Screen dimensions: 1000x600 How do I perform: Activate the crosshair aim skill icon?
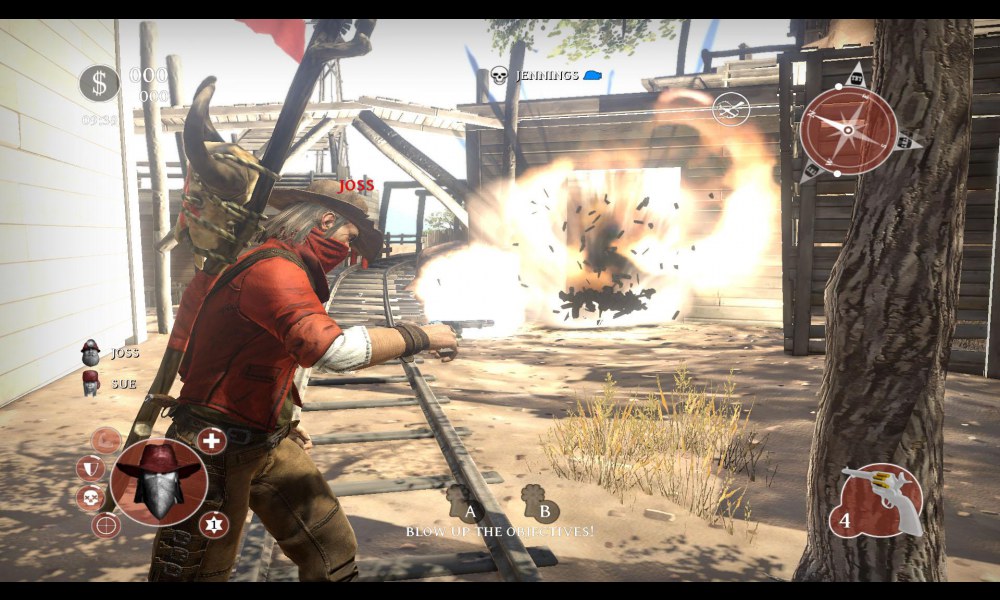pos(106,525)
